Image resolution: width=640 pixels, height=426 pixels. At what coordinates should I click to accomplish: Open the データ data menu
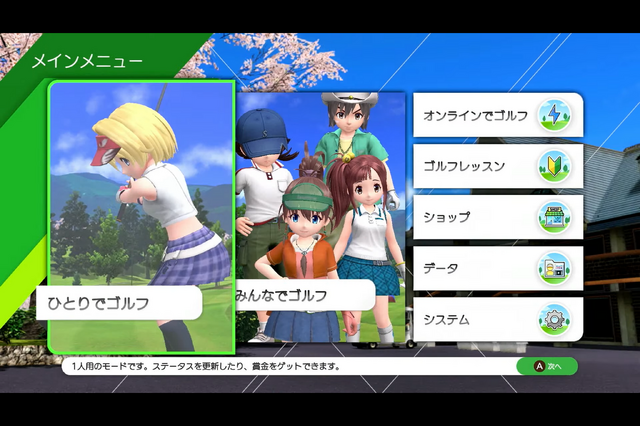coord(497,268)
